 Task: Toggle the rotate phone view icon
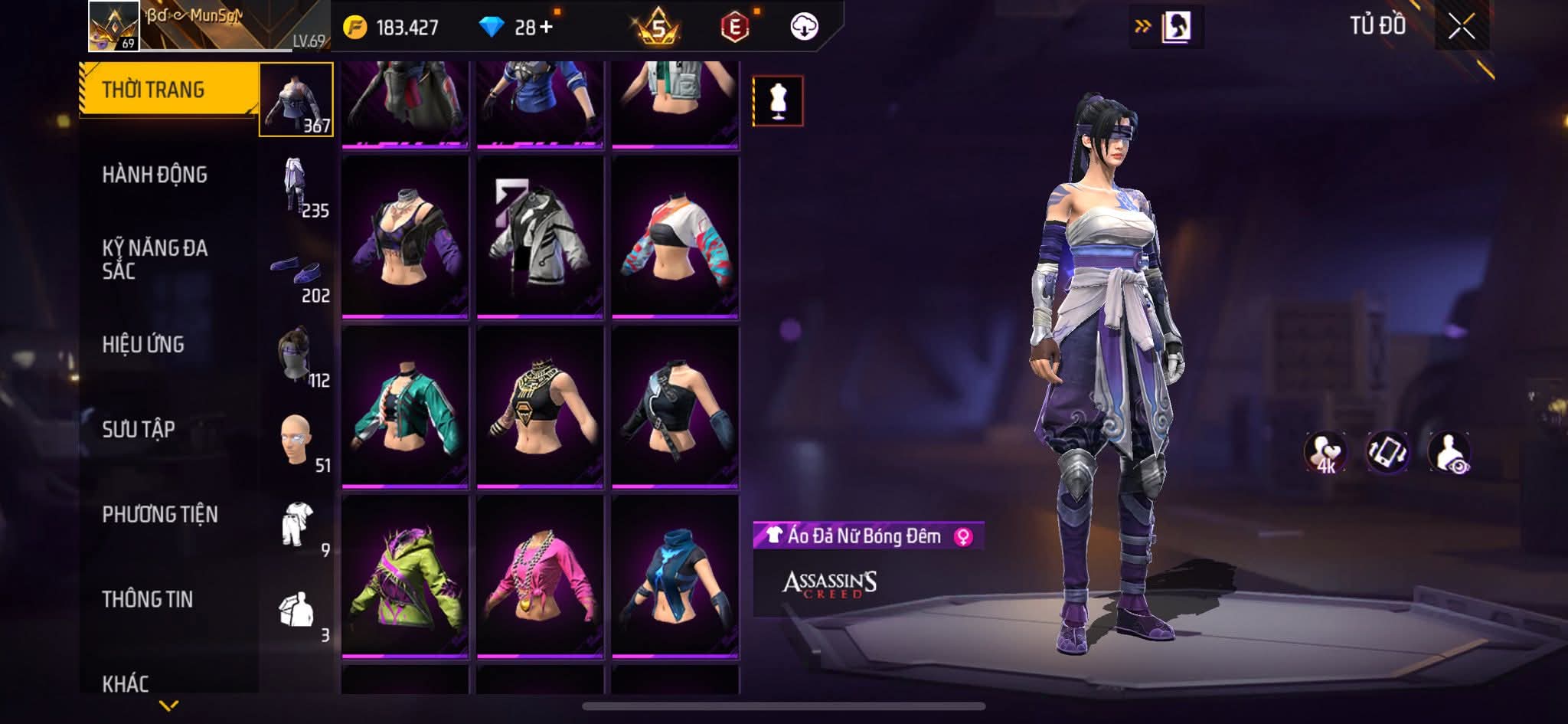[1387, 452]
